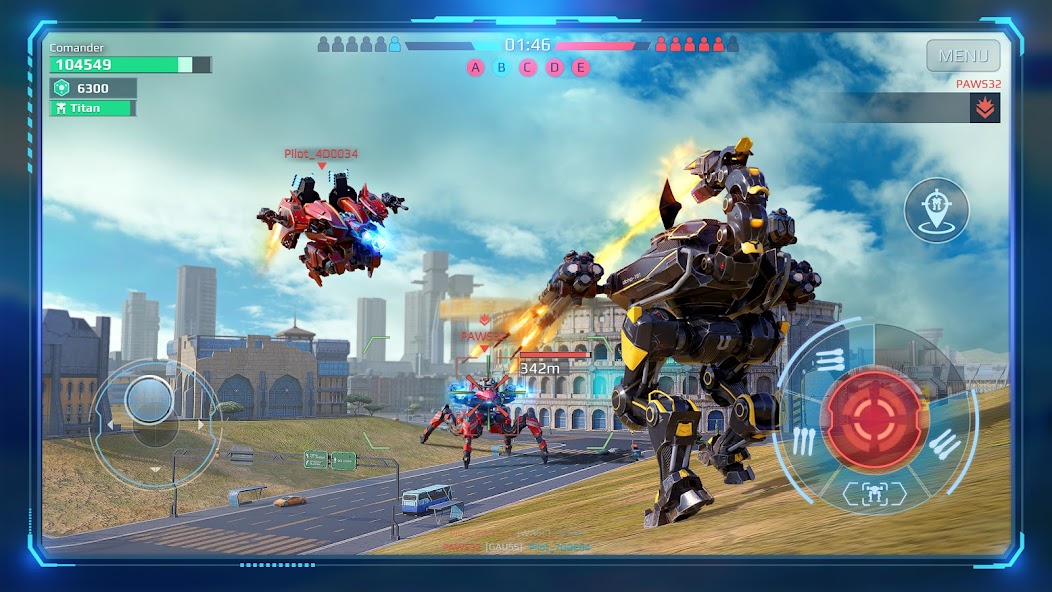Screen dimensions: 1052x592
Task: Deploy the Titan using the green Titan button
Action: [93, 108]
